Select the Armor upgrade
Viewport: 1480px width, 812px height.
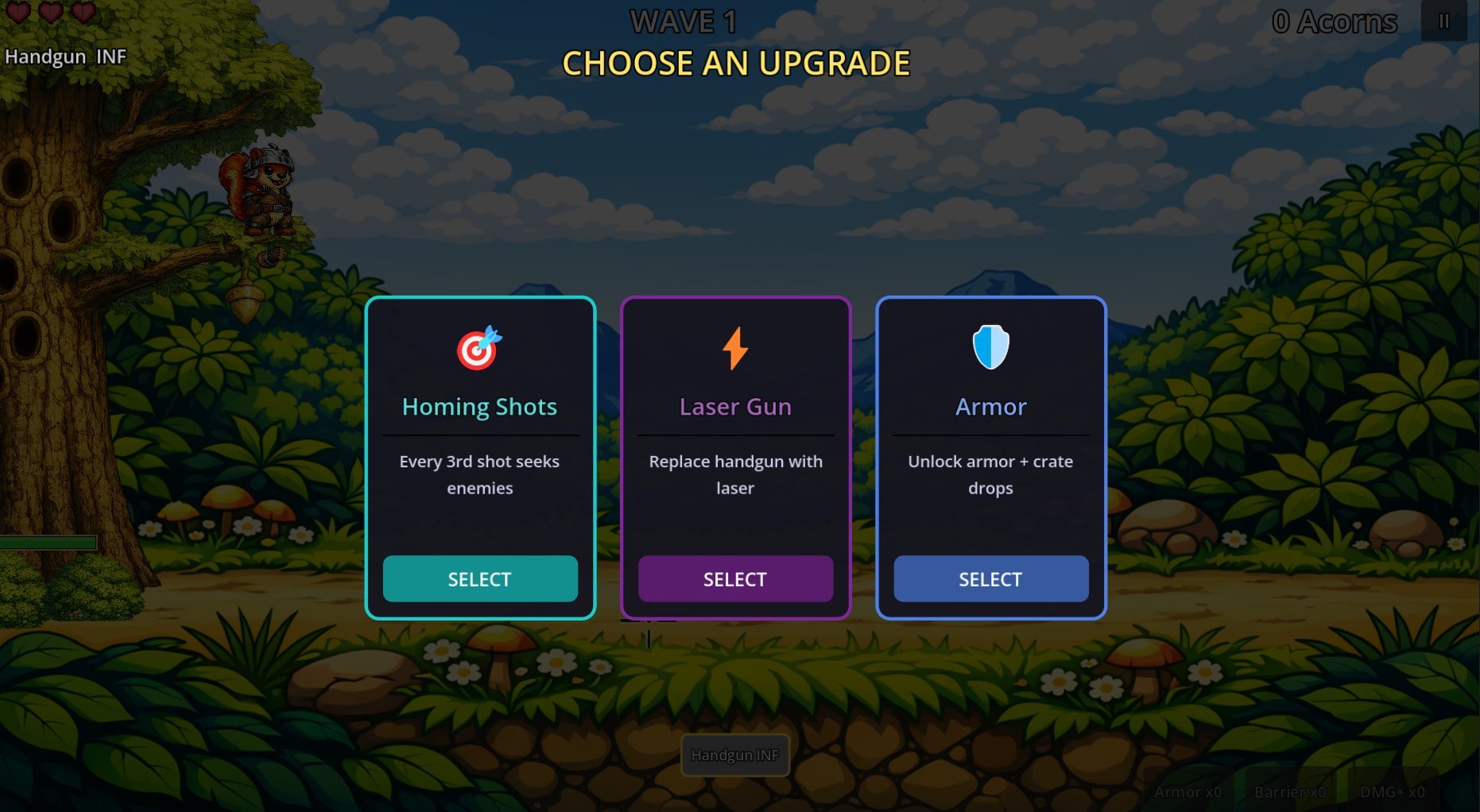coord(990,578)
